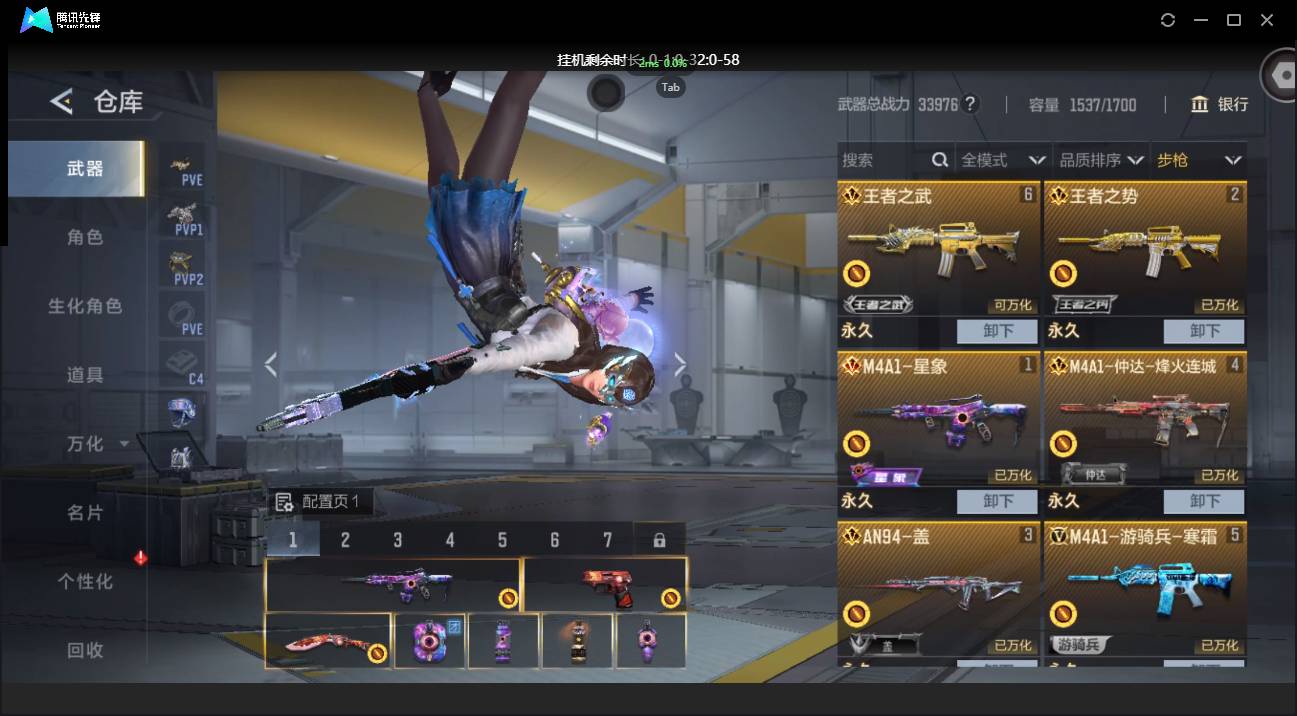The width and height of the screenshot is (1297, 716).
Task: Switch to loadout page 3
Action: coord(397,540)
